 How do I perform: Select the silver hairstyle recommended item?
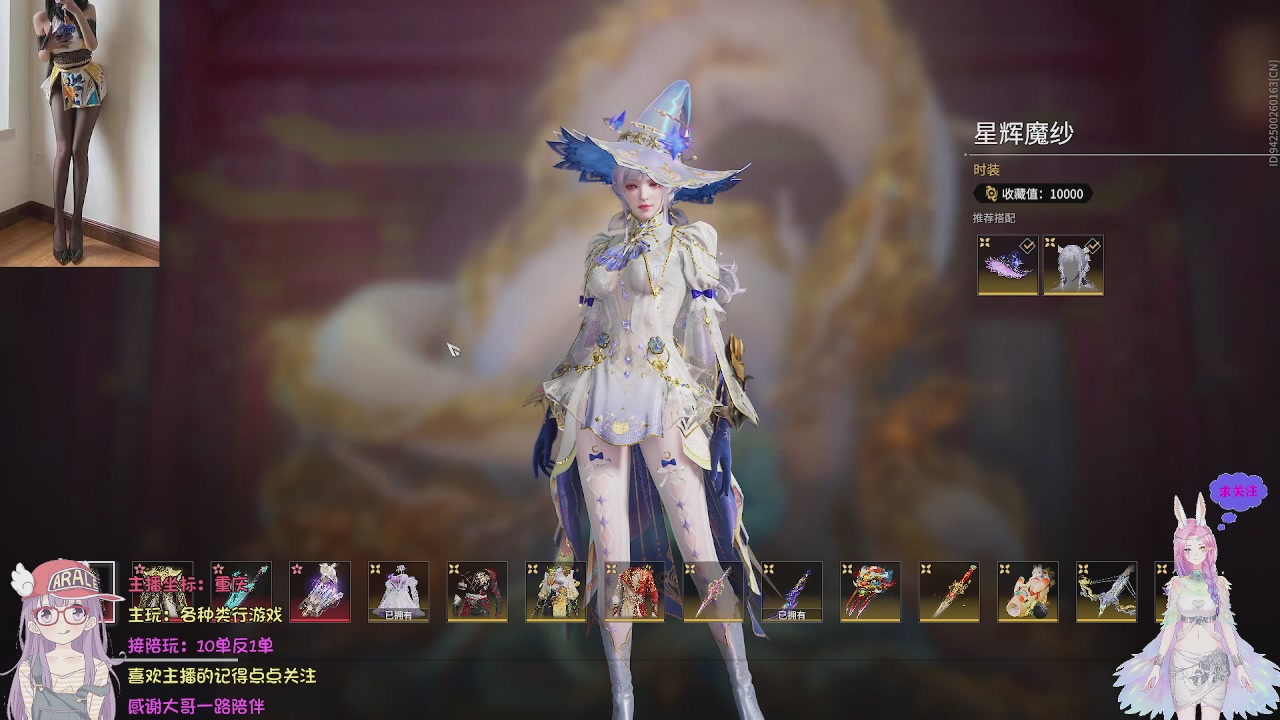1073,265
